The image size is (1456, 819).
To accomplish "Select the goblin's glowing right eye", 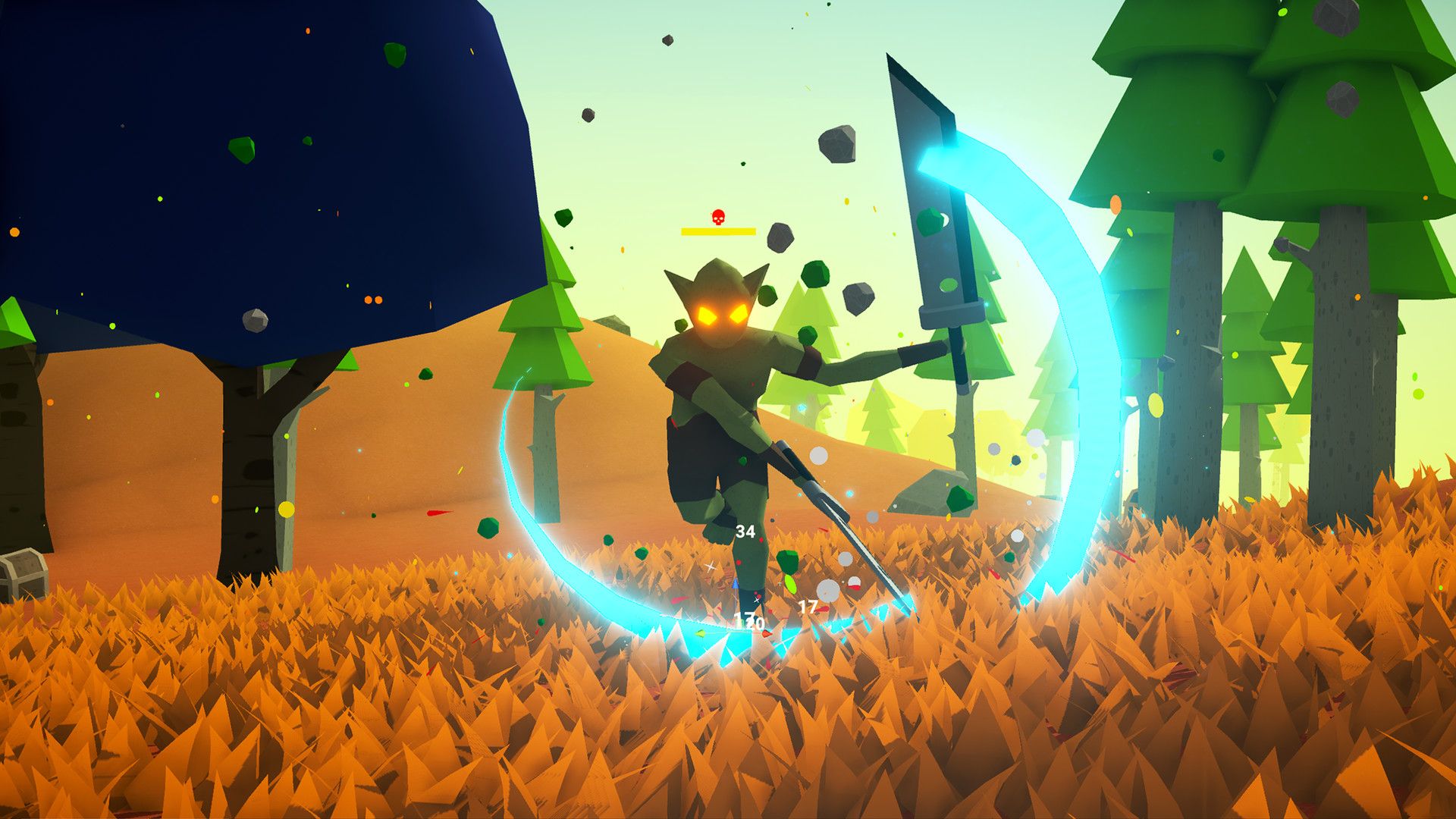I will pyautogui.click(x=738, y=314).
